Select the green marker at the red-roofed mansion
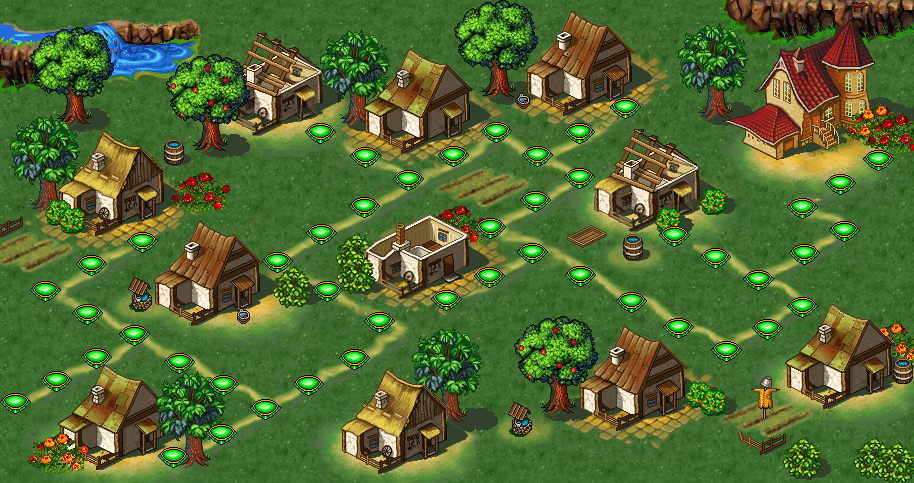This screenshot has width=914, height=483. [877, 157]
